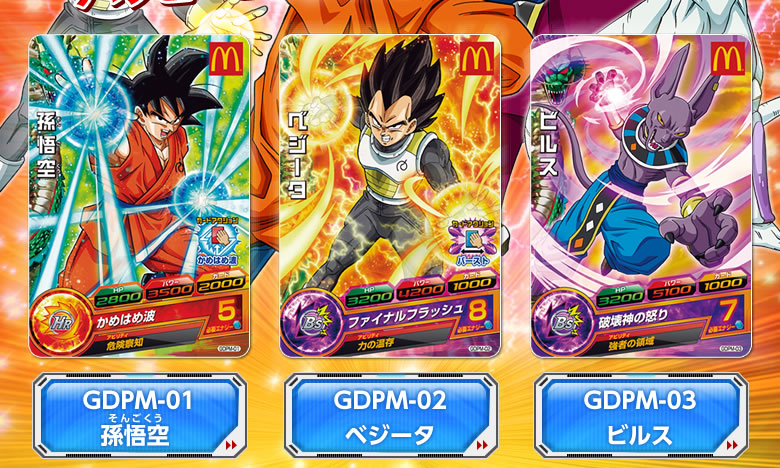Enlarge the Vegeta ファイナルフラッシュ card
The width and height of the screenshot is (780, 468).
pyautogui.click(x=389, y=195)
